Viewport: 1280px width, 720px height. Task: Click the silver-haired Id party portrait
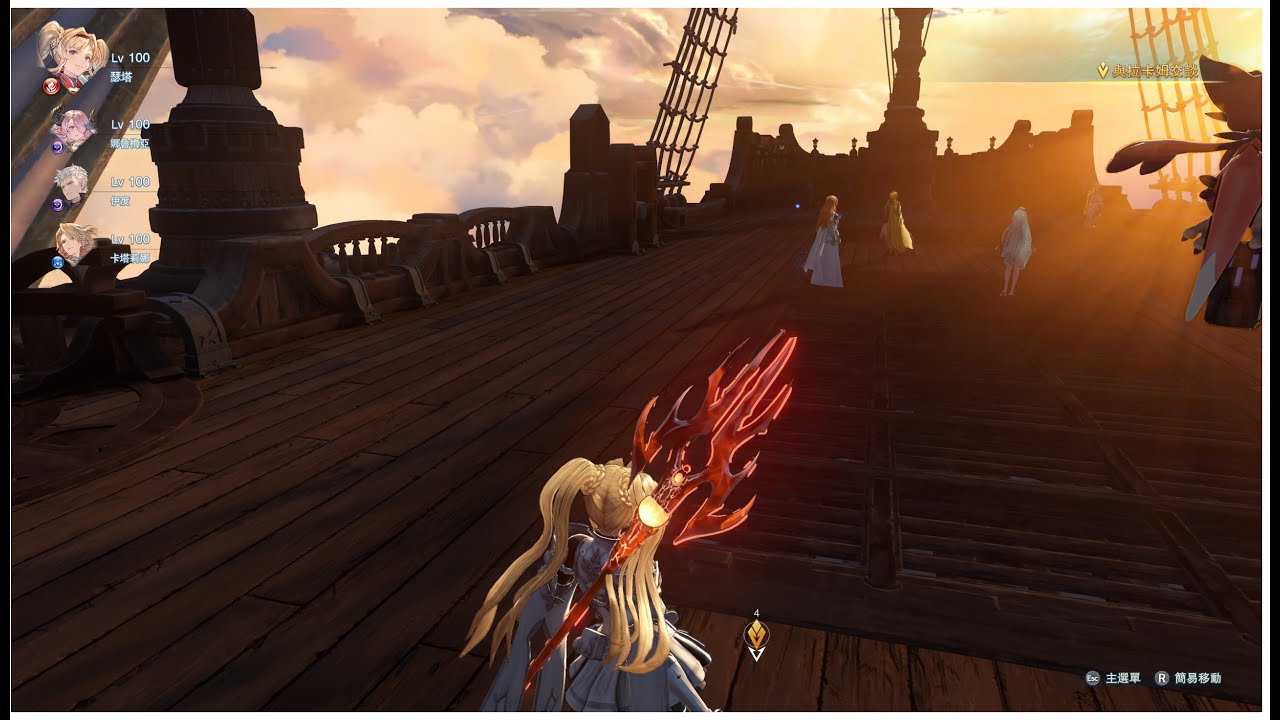(x=76, y=185)
